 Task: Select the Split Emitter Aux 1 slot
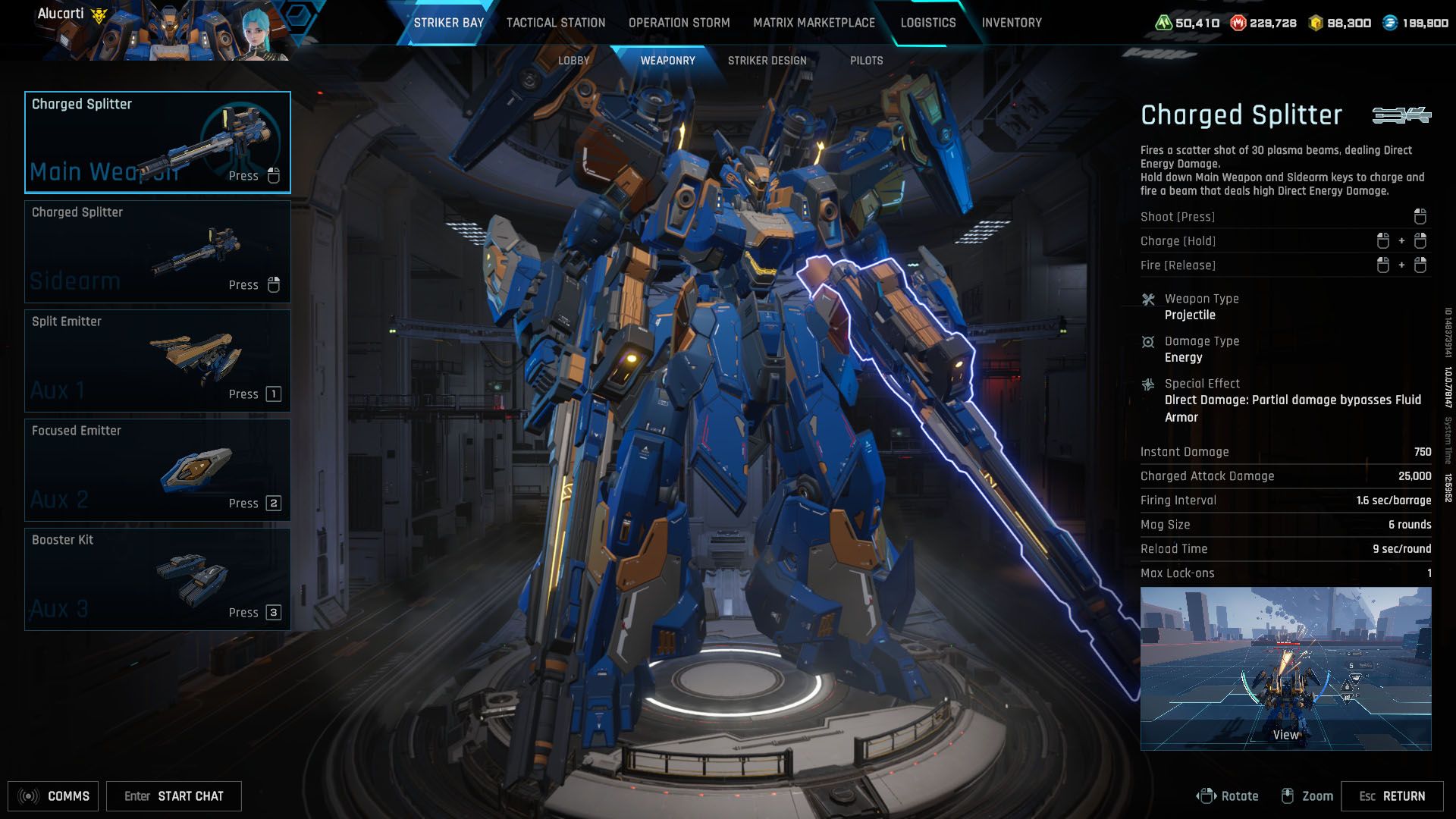[x=157, y=360]
